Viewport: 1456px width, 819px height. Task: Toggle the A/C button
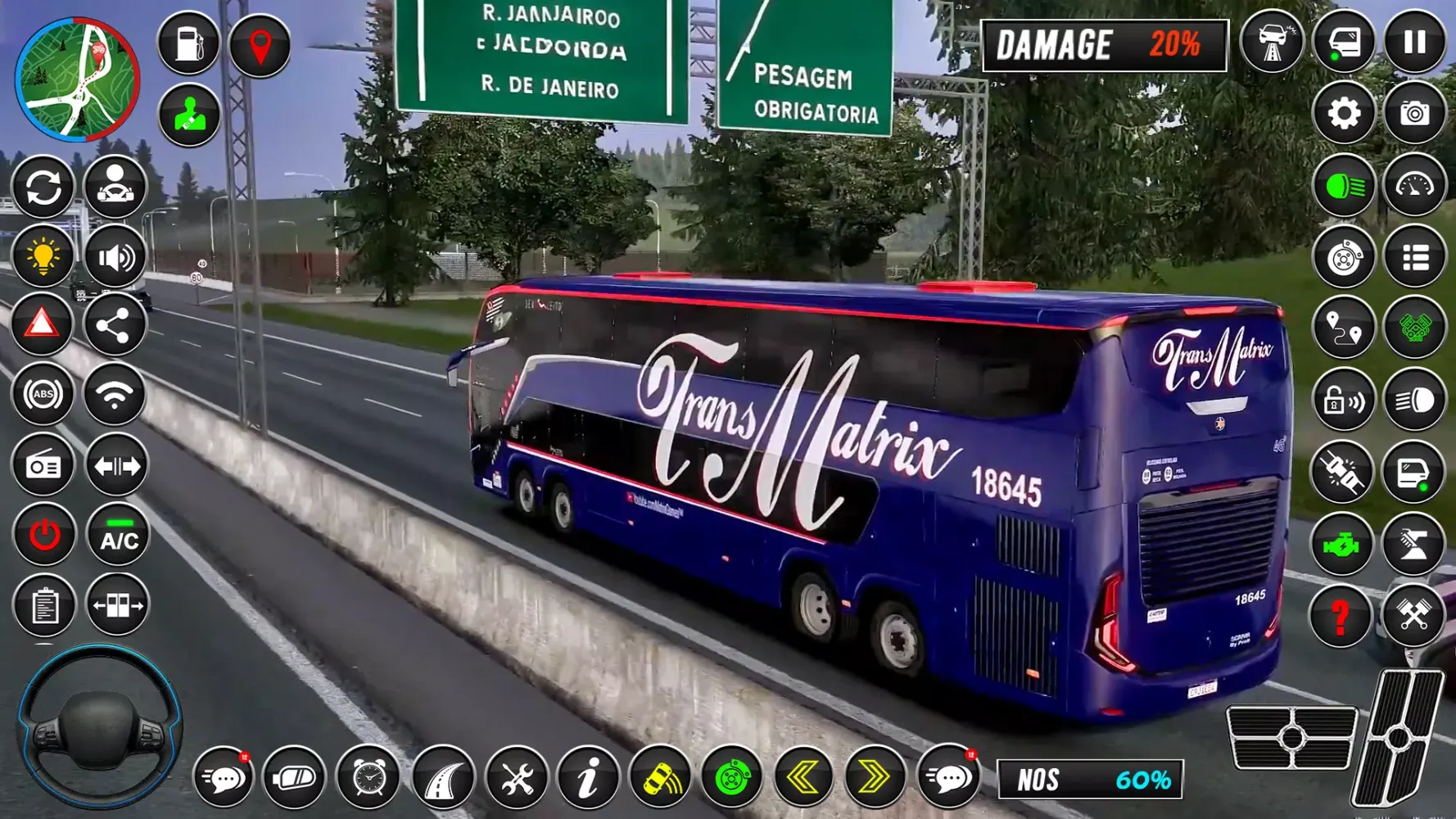(119, 536)
